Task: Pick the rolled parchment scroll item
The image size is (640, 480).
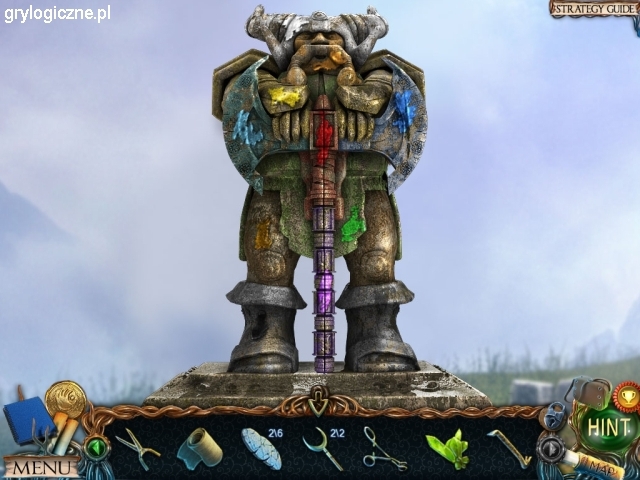Action: (199, 446)
